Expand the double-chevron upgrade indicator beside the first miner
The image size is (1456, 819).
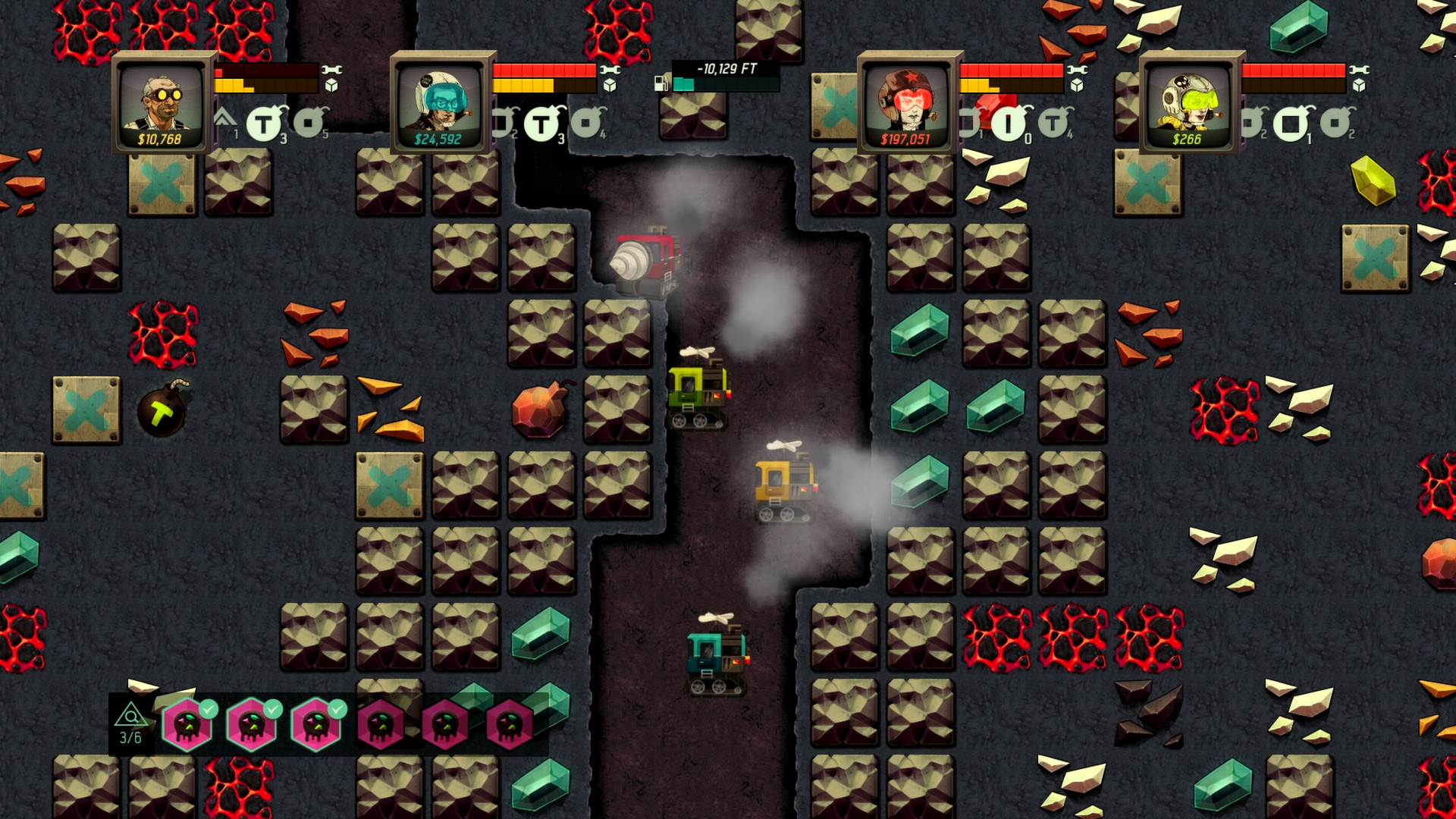click(x=225, y=119)
